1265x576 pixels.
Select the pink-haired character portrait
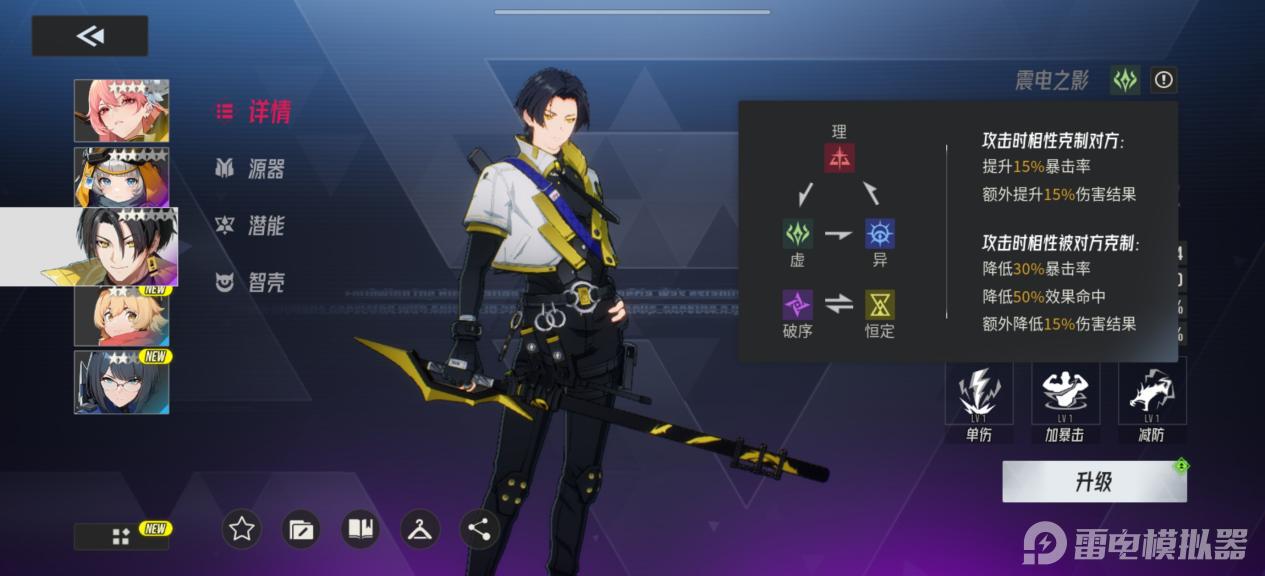(x=121, y=111)
